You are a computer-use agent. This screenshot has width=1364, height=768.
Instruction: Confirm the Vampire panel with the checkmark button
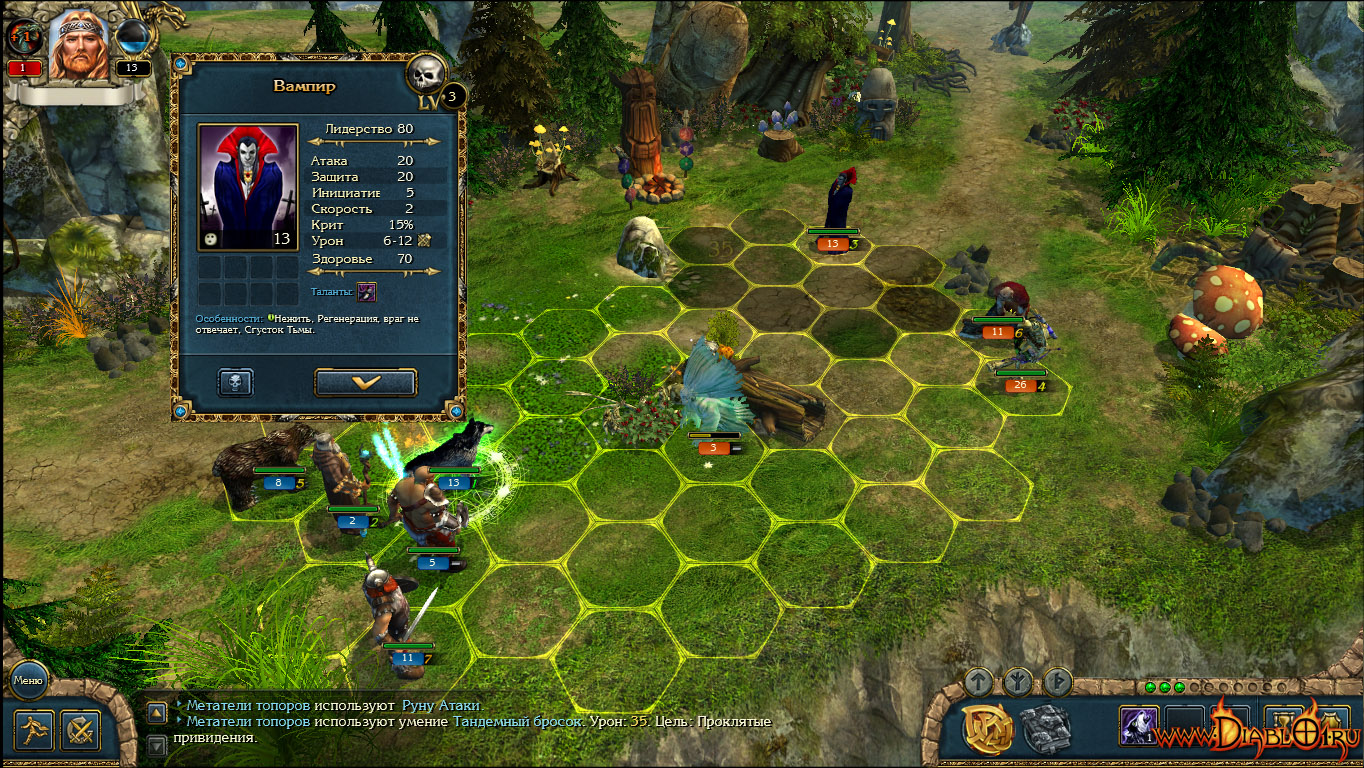tap(365, 382)
